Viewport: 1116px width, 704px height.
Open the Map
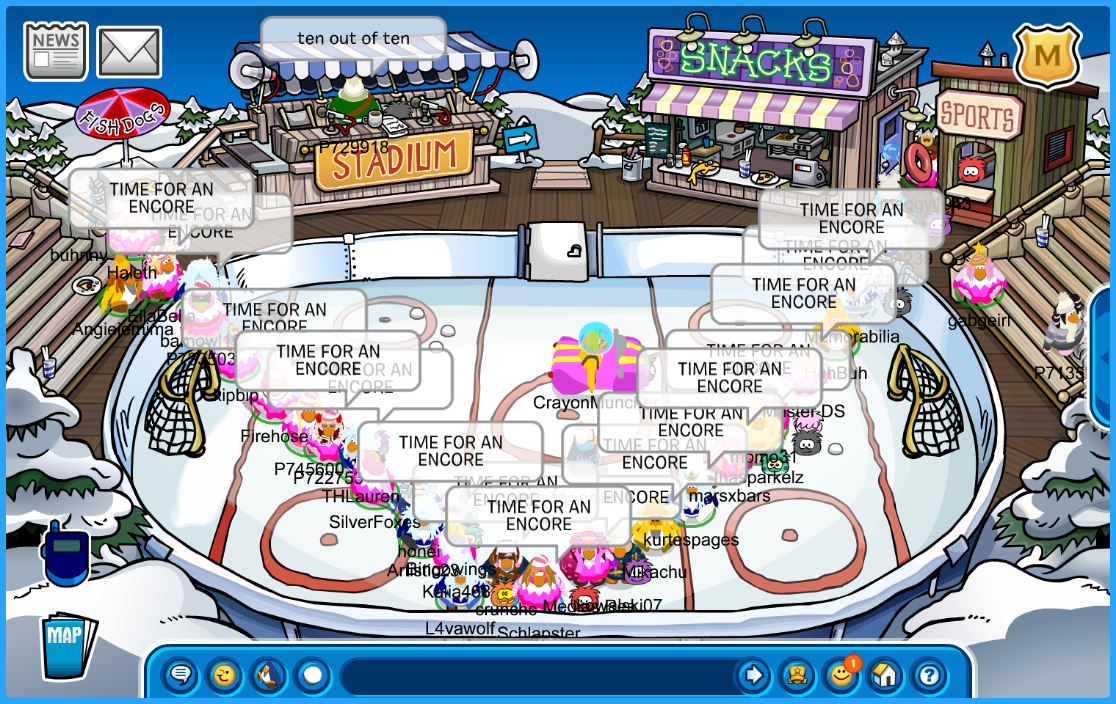pyautogui.click(x=67, y=646)
